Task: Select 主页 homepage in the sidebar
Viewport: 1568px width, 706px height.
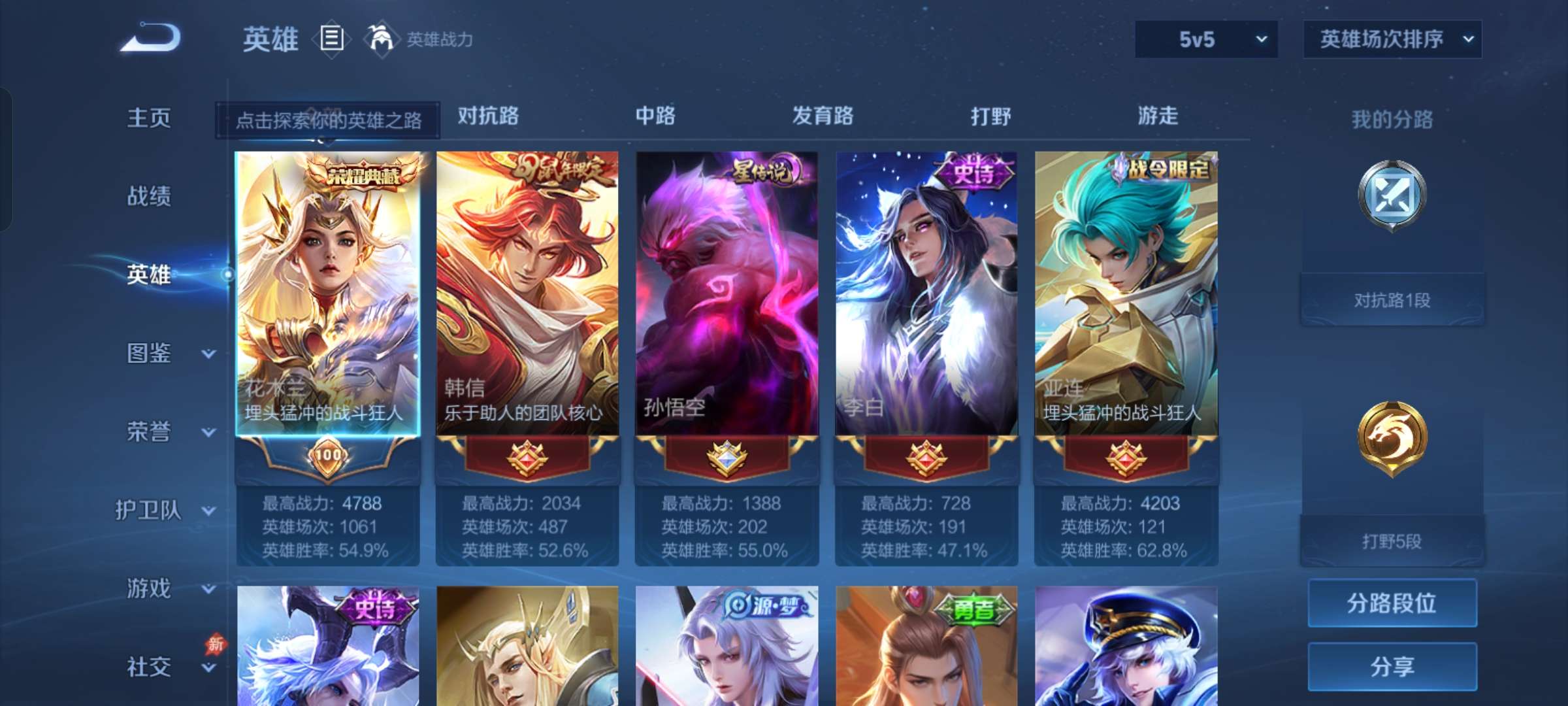Action: click(148, 119)
